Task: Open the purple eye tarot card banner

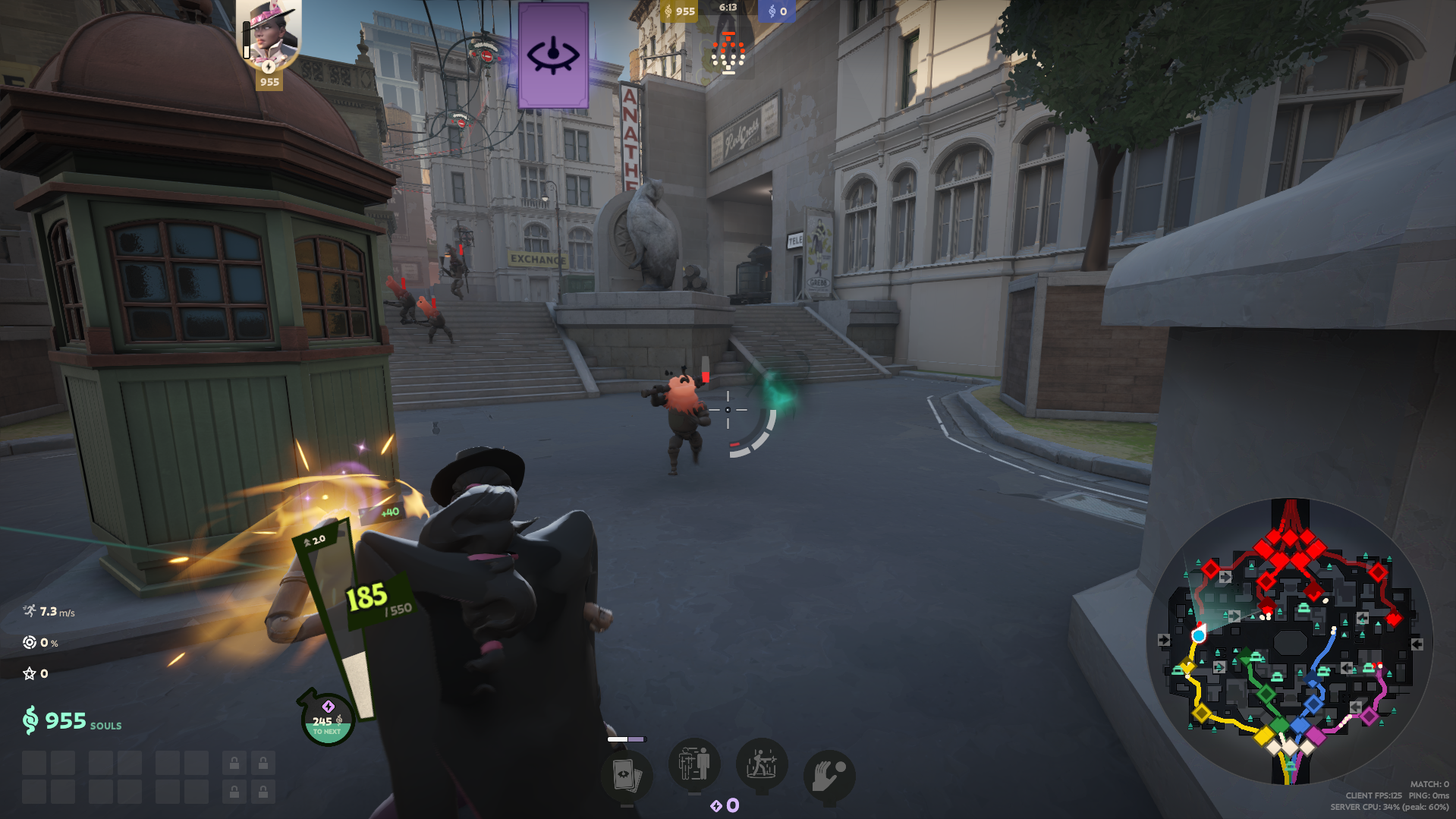Action: pos(553,56)
